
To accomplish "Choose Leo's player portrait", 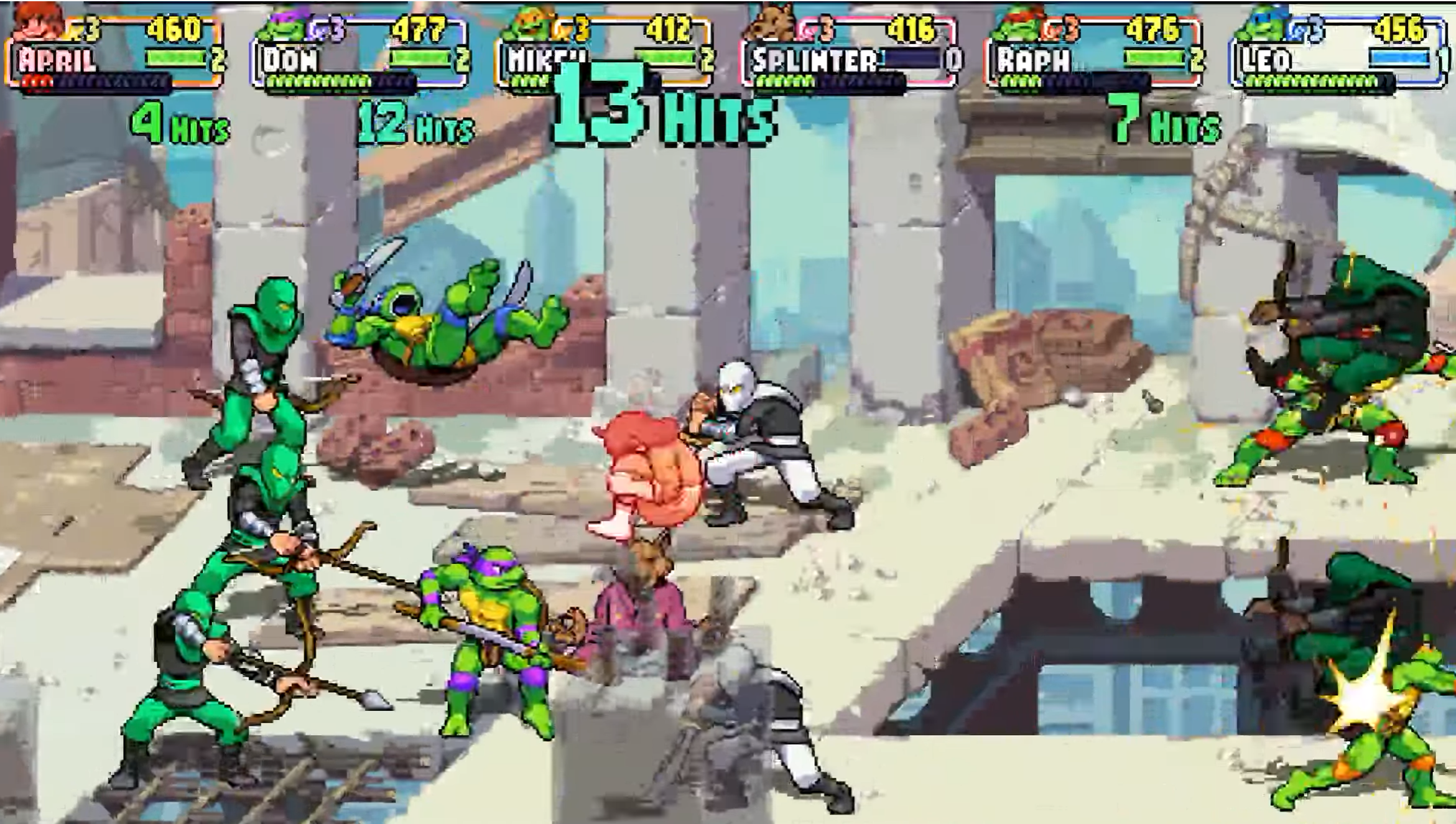I will point(1263,25).
